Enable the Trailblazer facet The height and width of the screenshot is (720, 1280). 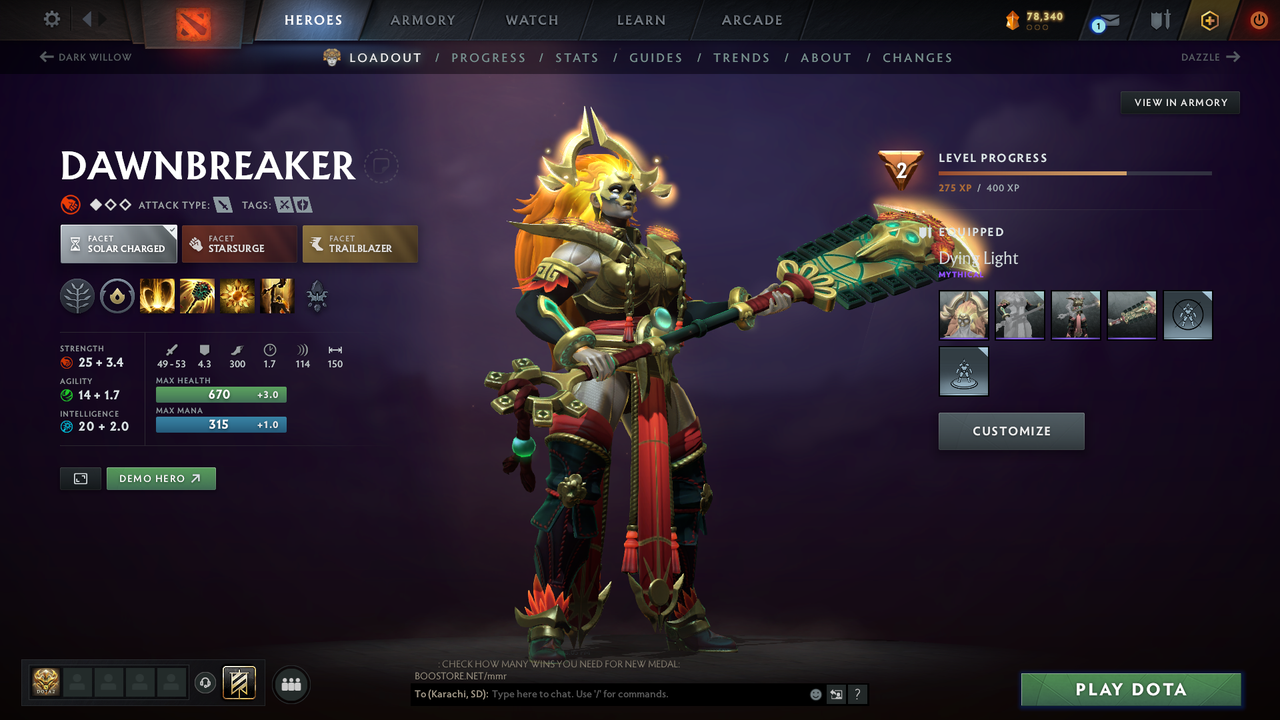coord(360,243)
